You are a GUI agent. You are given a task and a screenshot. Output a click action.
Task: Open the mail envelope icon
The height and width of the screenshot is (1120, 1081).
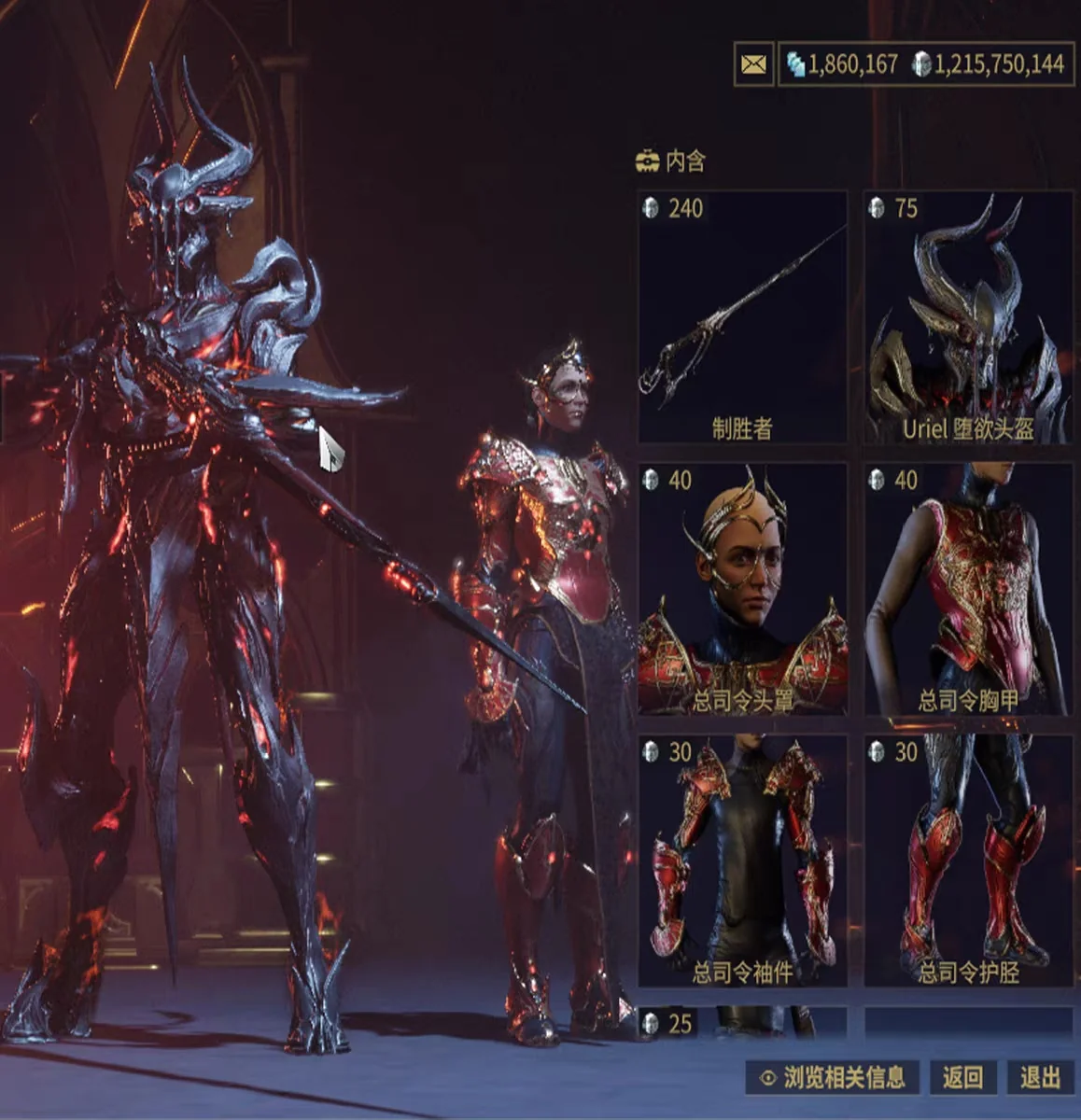pyautogui.click(x=753, y=64)
